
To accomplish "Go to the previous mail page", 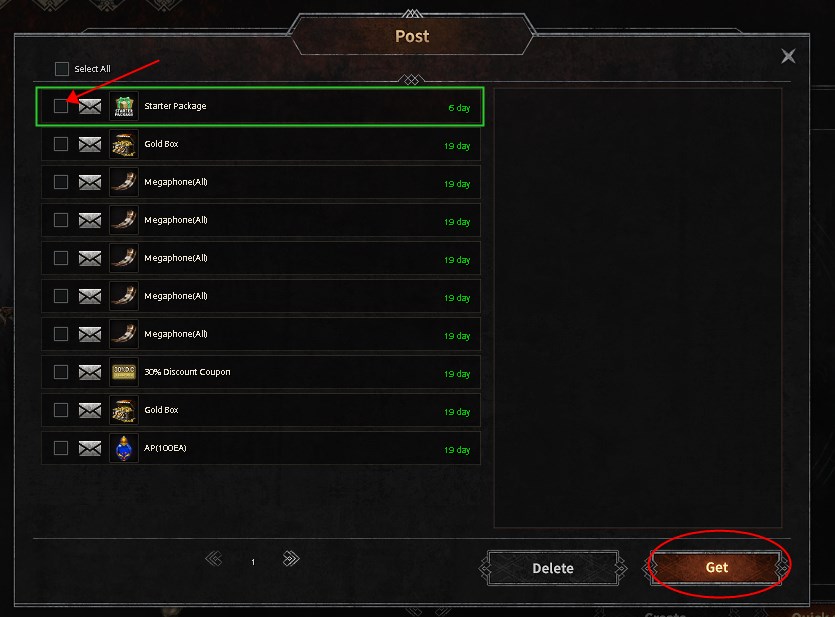I will point(214,559).
